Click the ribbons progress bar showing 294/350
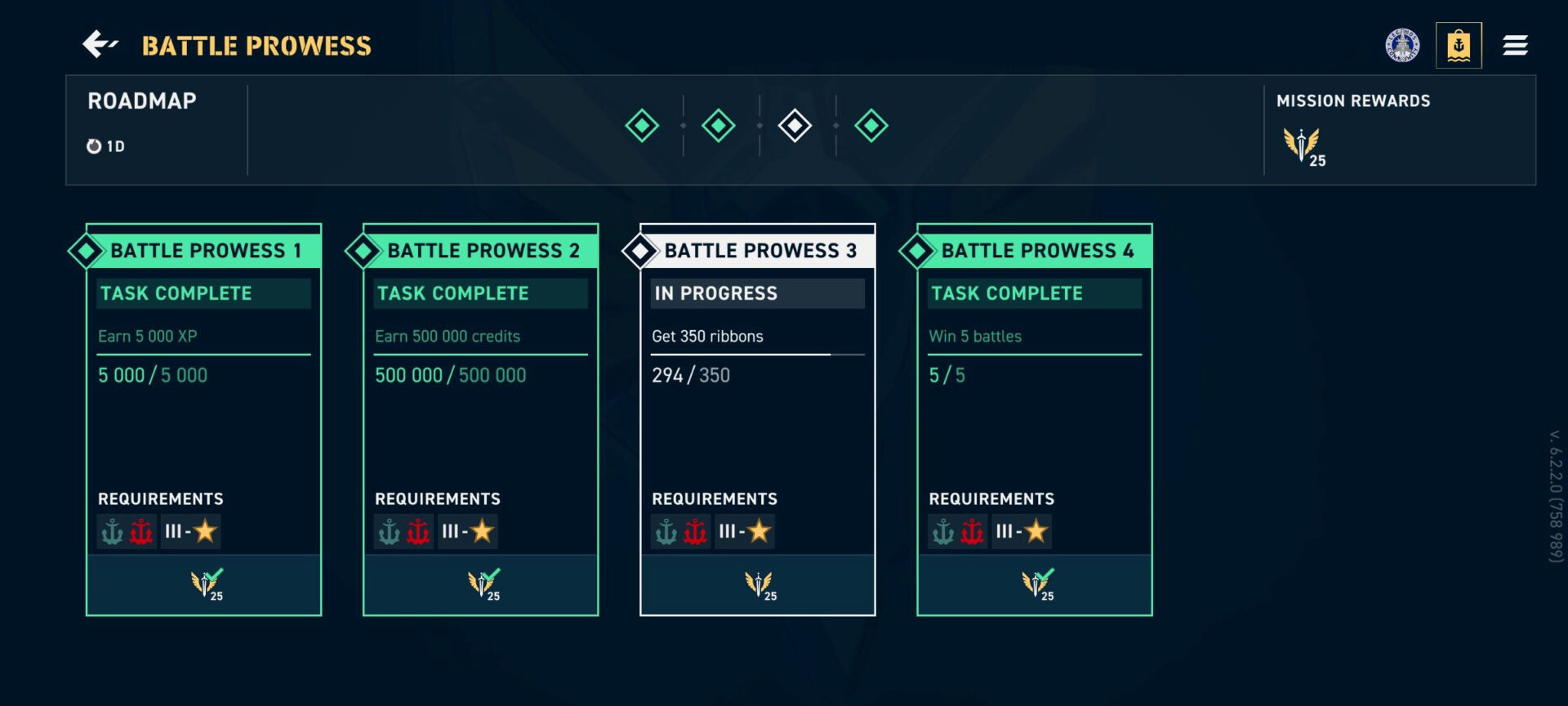The width and height of the screenshot is (1568, 706). 758,355
